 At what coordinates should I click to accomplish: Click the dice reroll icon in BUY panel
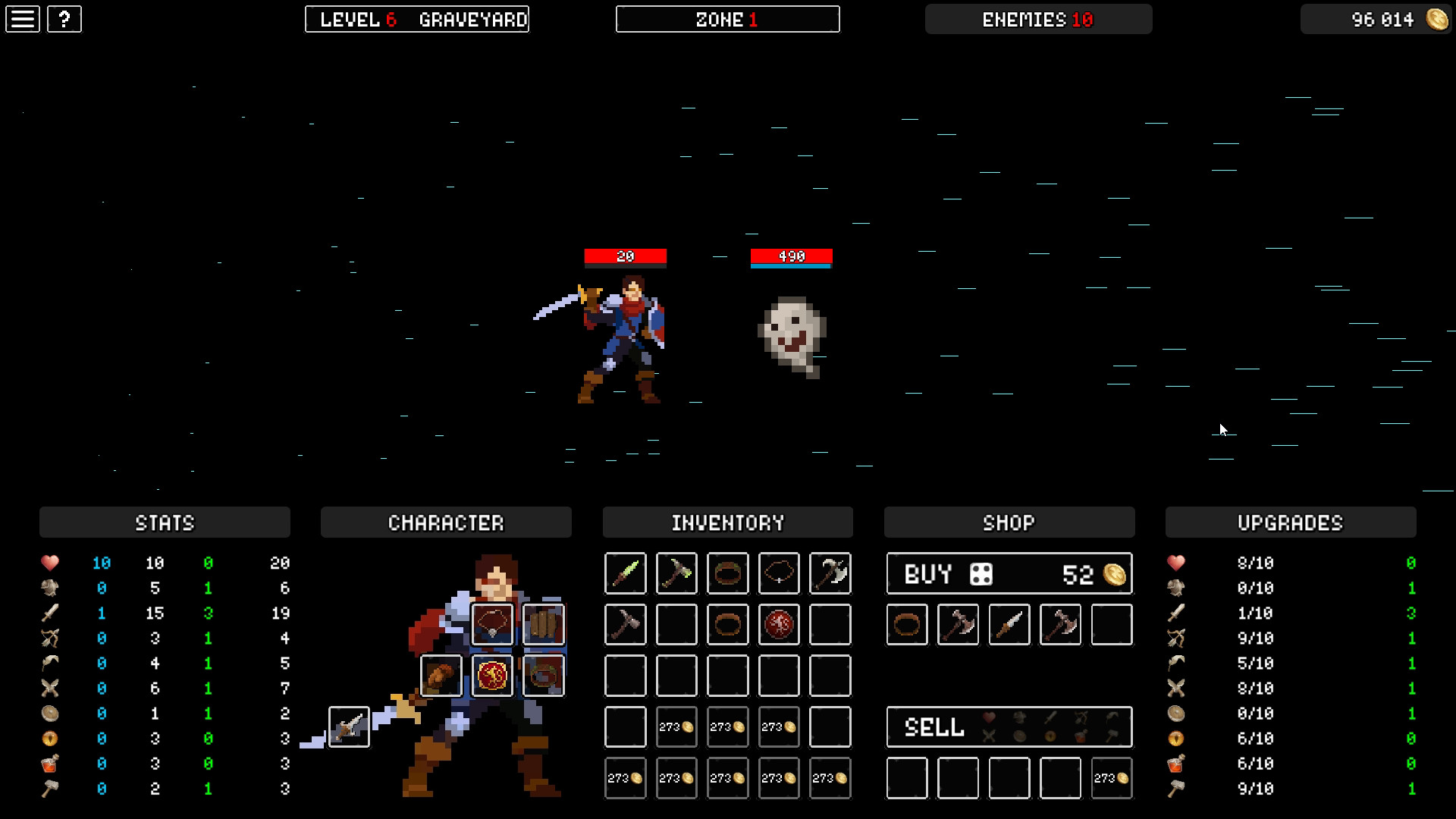click(x=981, y=573)
